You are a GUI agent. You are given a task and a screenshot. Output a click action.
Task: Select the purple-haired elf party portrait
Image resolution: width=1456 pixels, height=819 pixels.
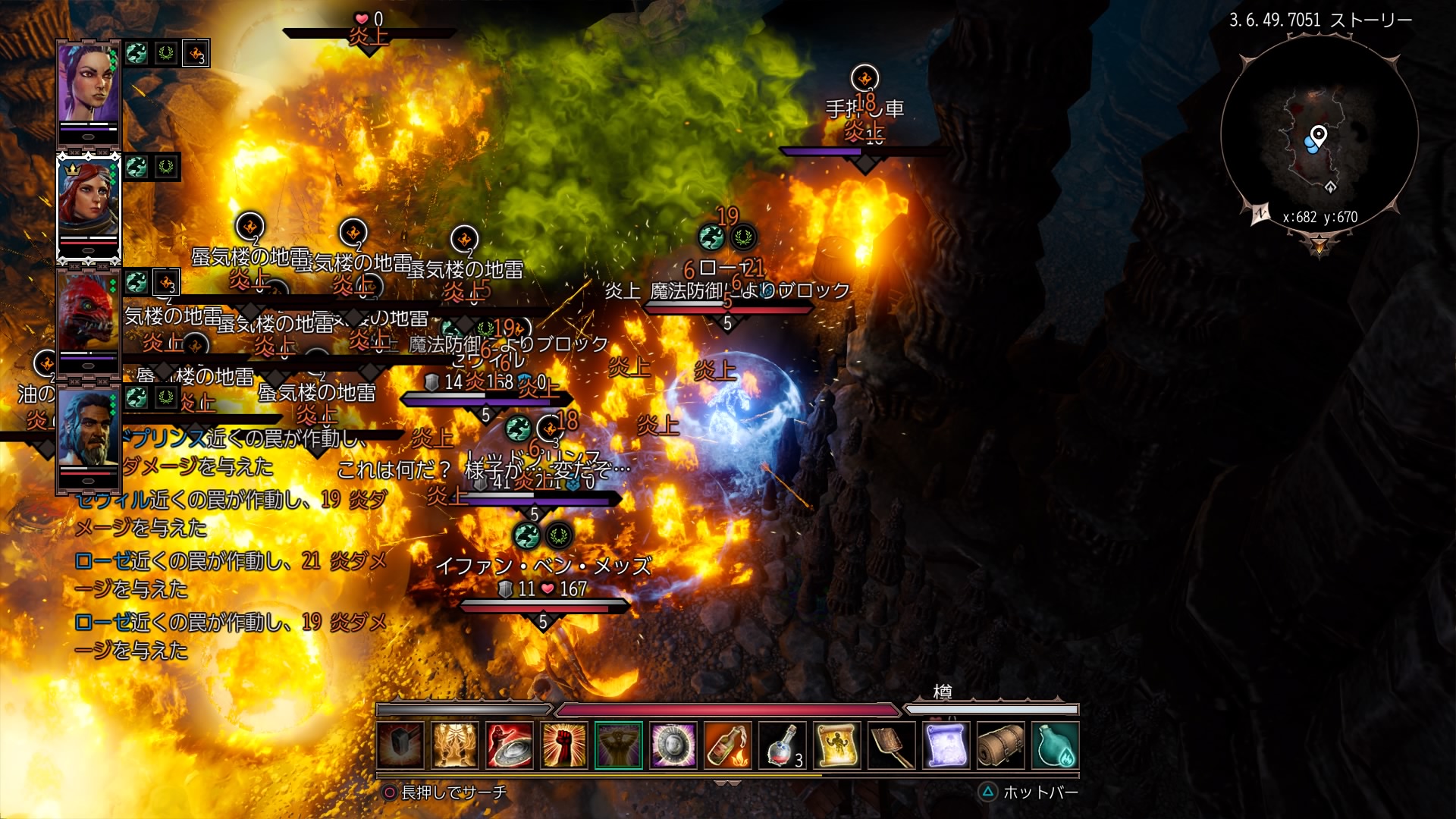(89, 85)
